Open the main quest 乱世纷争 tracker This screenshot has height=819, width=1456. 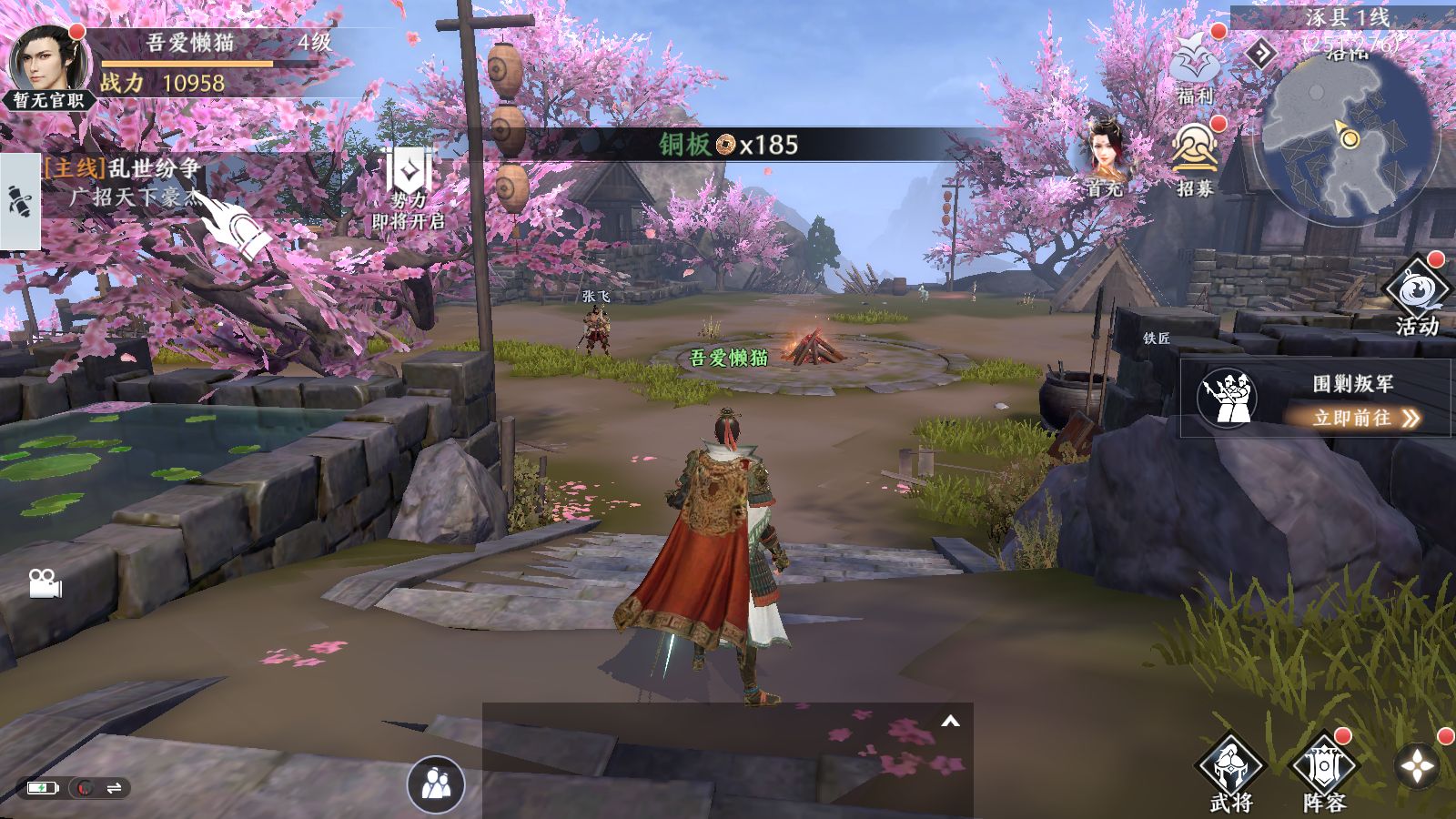click(x=123, y=169)
